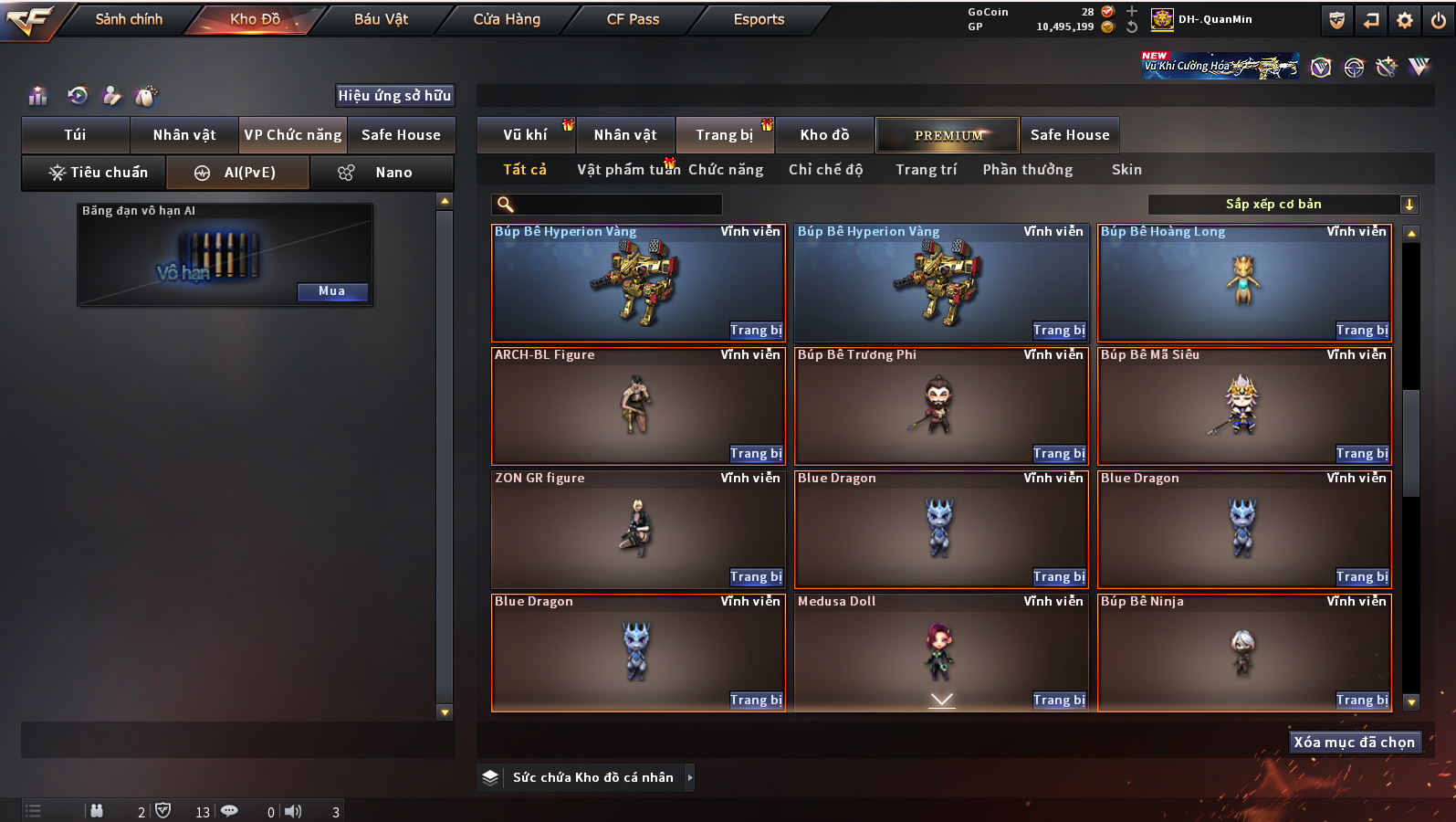Select the Nano mode tab
The image size is (1456, 822).
(x=382, y=173)
